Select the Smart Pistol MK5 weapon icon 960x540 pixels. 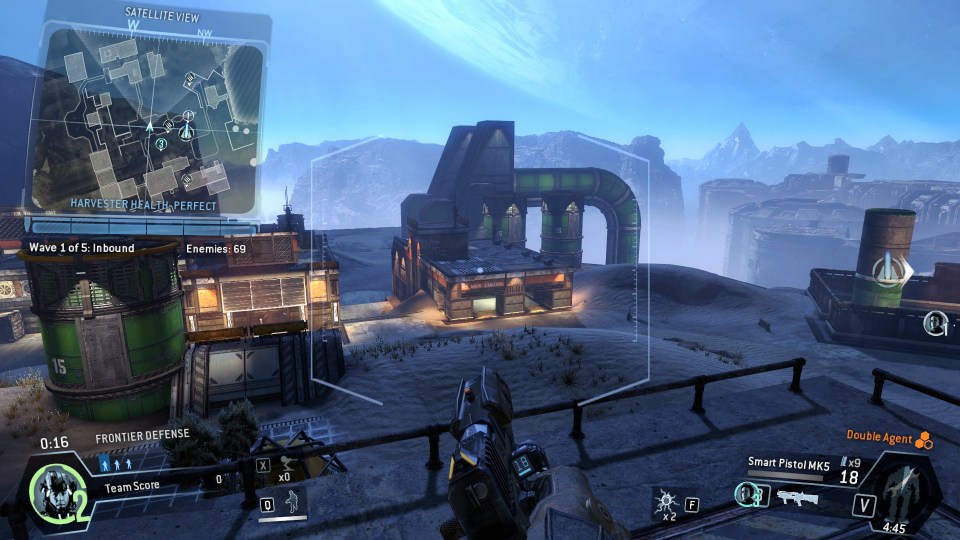pos(797,497)
